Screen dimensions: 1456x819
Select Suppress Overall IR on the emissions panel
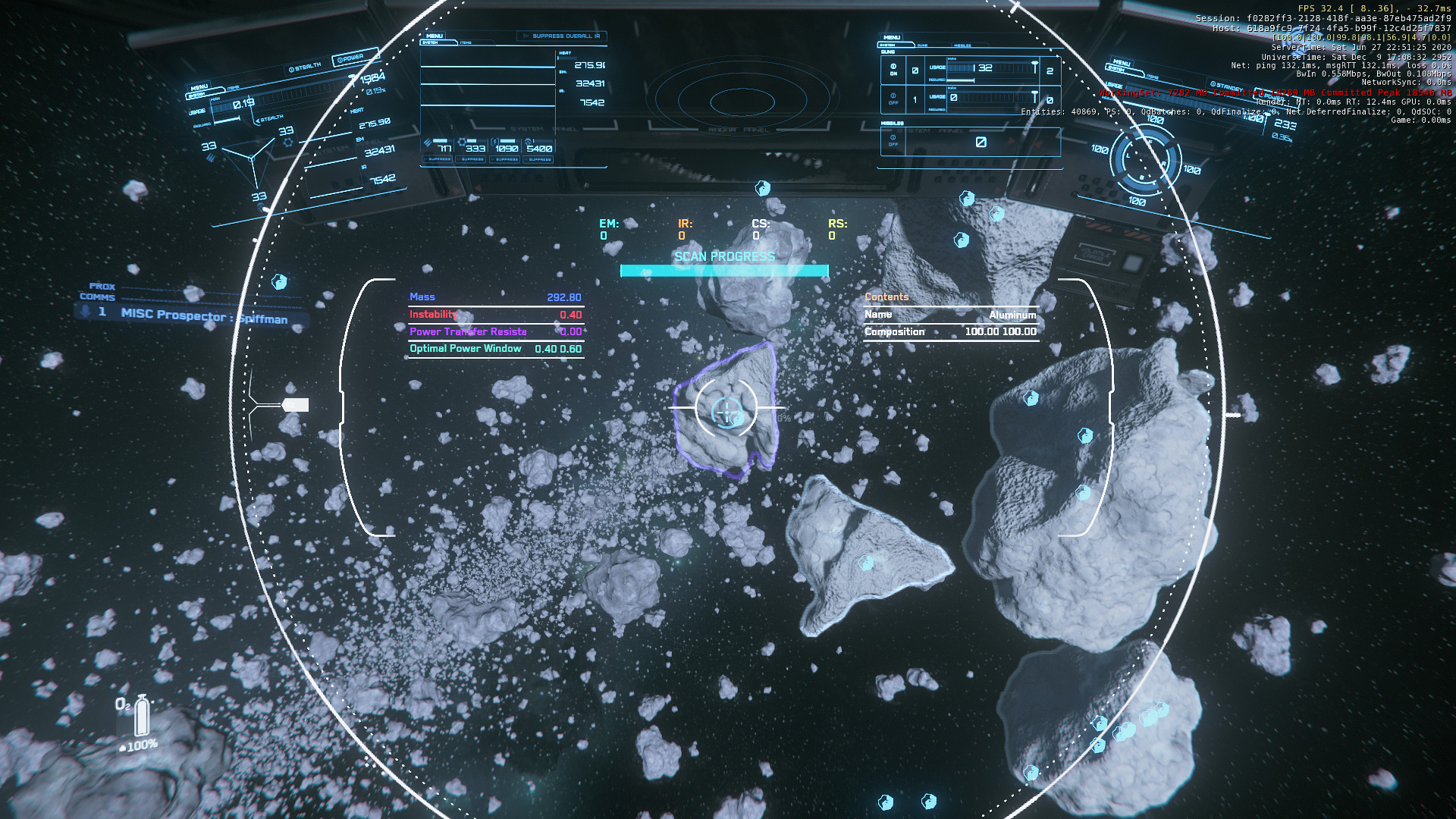point(562,36)
